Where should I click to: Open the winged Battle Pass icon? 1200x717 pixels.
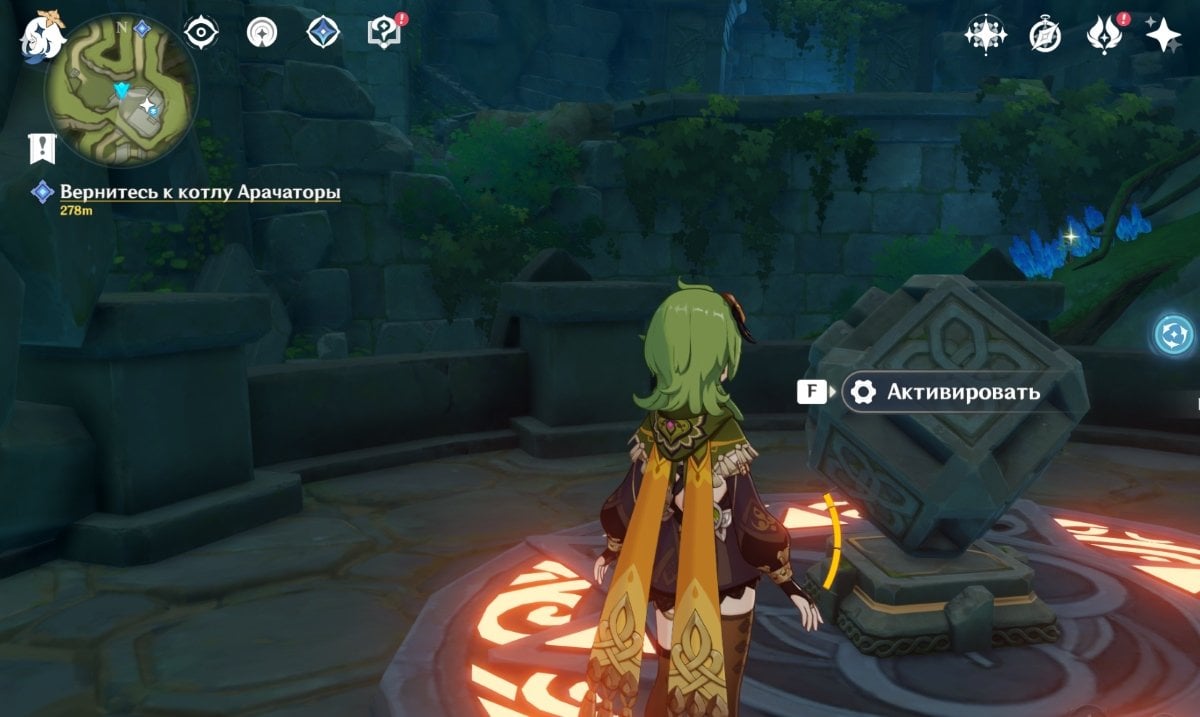1104,35
